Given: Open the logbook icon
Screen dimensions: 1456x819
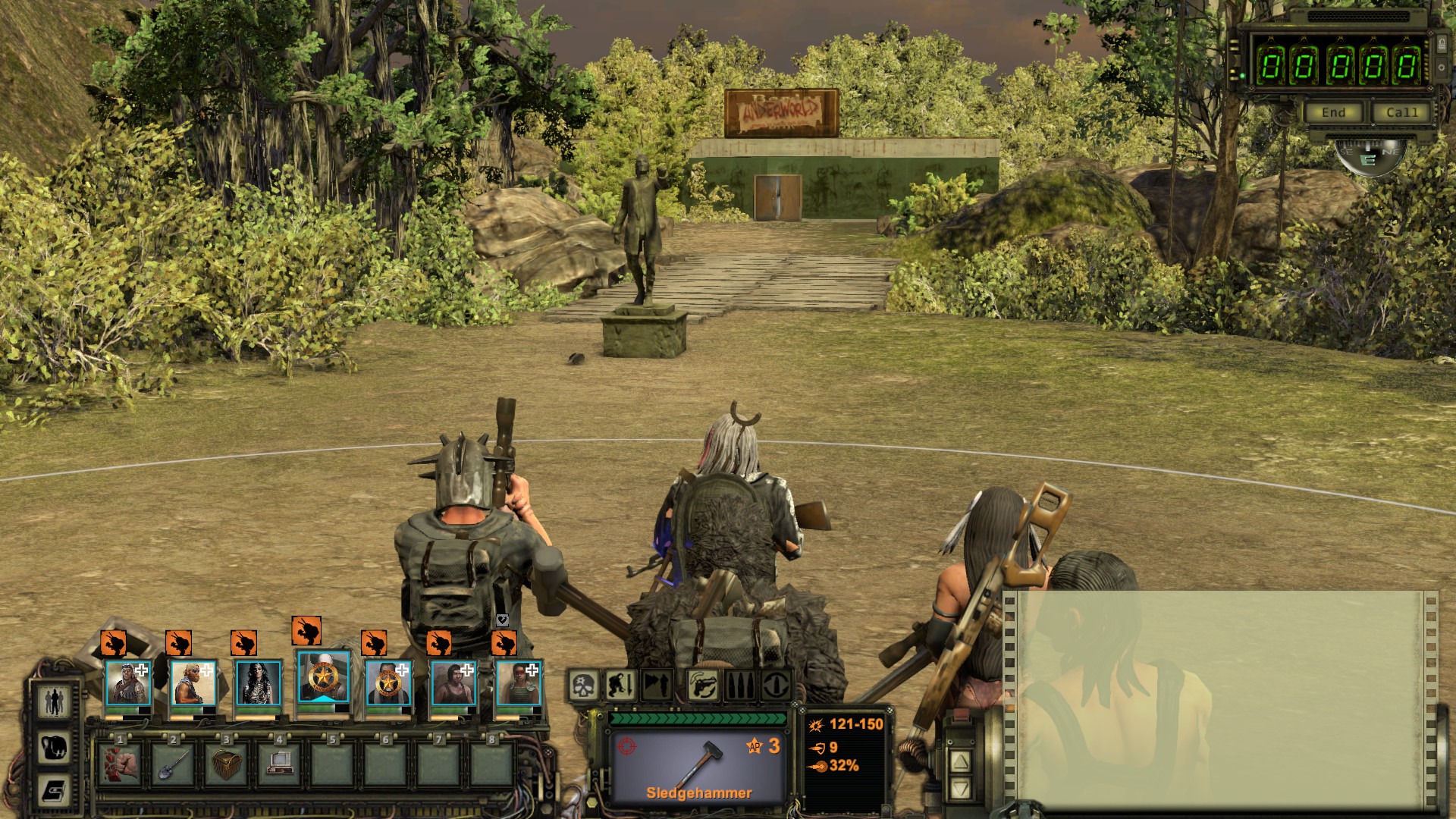Looking at the screenshot, I should tap(55, 790).
